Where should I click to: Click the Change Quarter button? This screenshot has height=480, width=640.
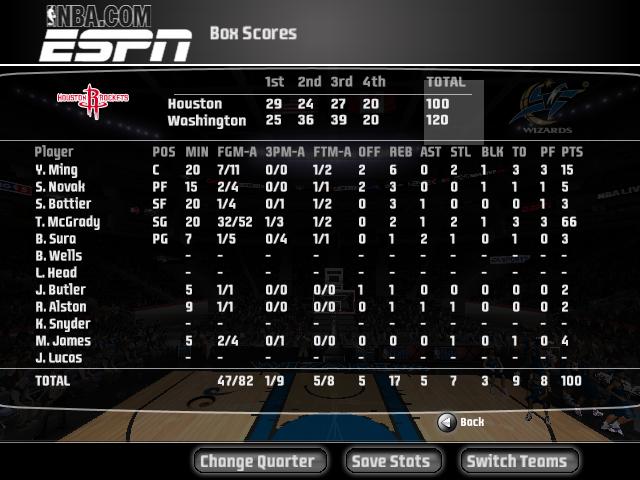pos(258,461)
